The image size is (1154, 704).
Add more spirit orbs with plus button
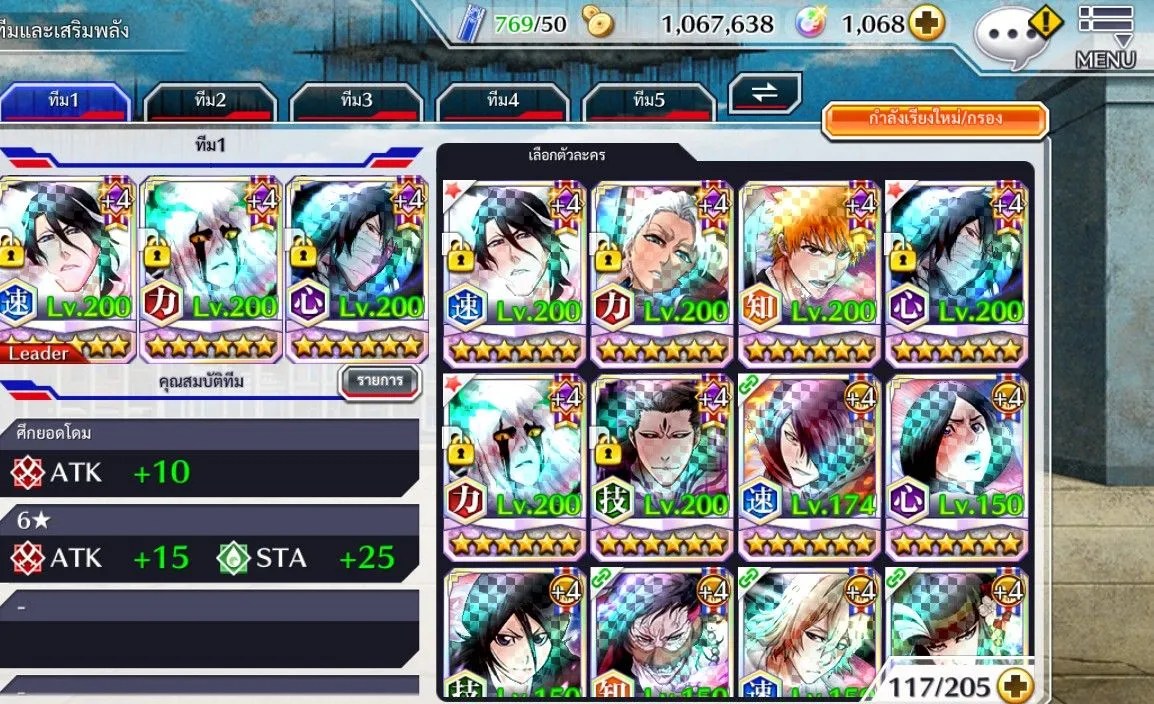927,24
